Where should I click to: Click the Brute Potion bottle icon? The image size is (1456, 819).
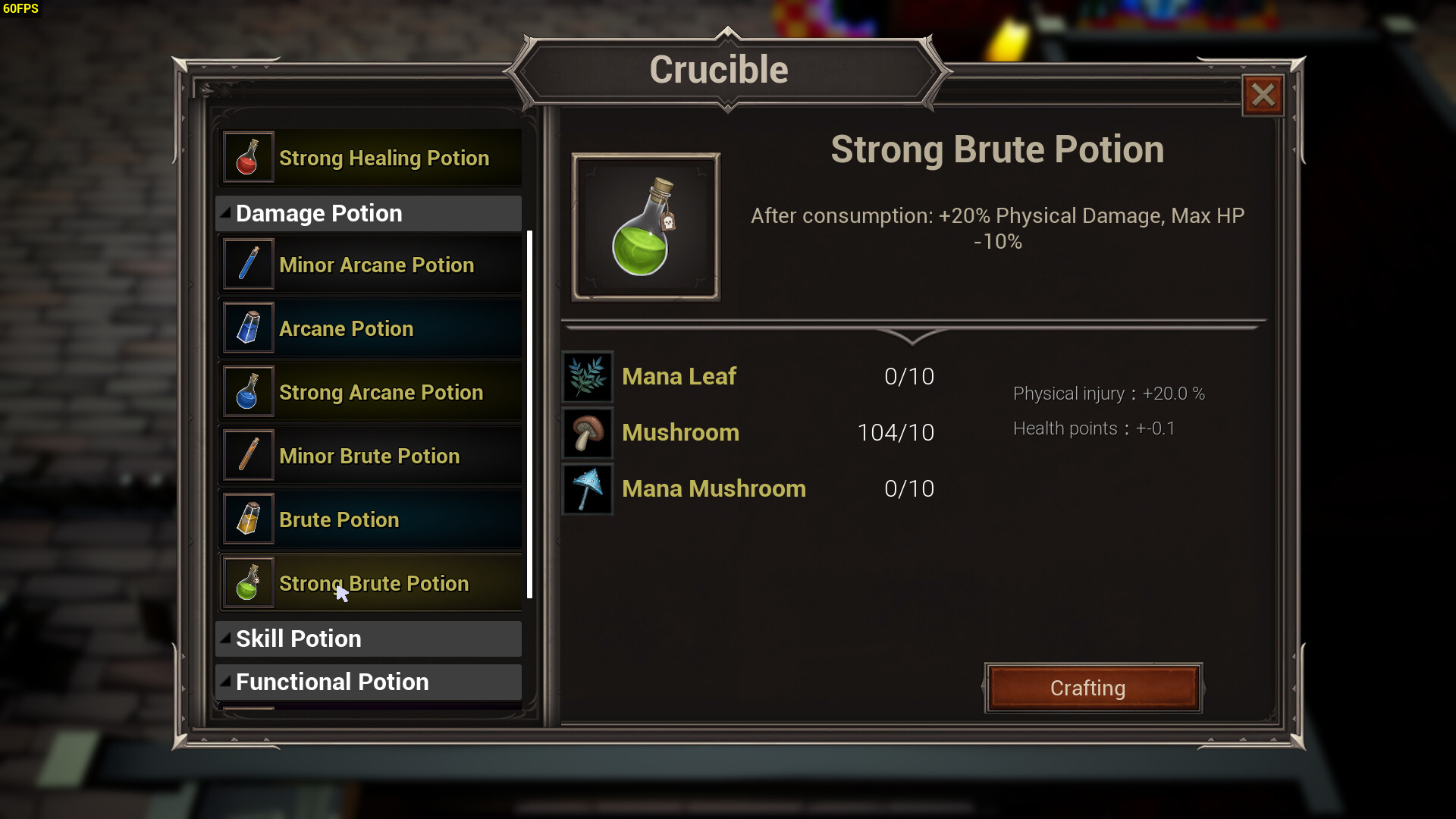tap(248, 519)
